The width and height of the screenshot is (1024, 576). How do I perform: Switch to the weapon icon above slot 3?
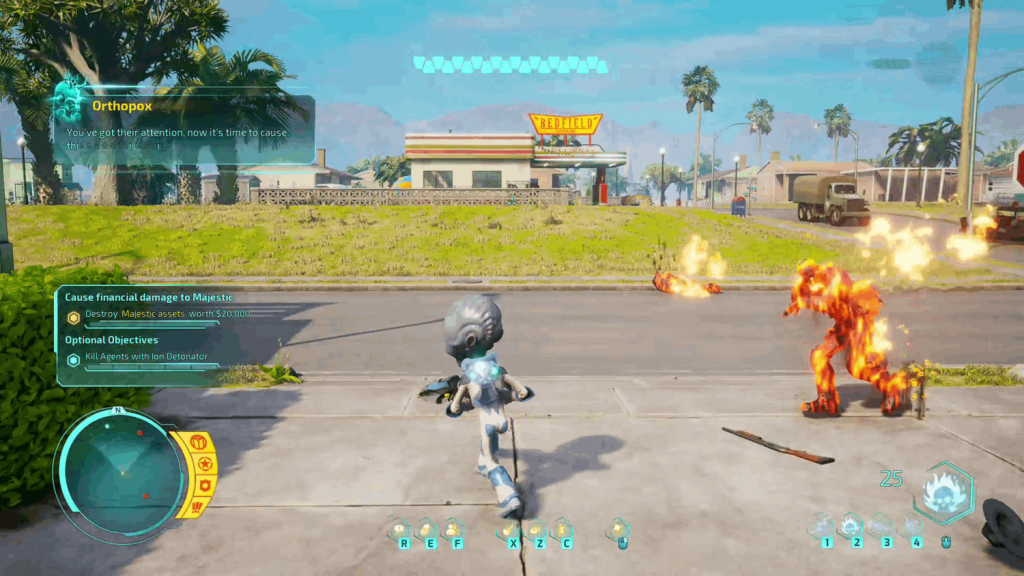coord(882,526)
